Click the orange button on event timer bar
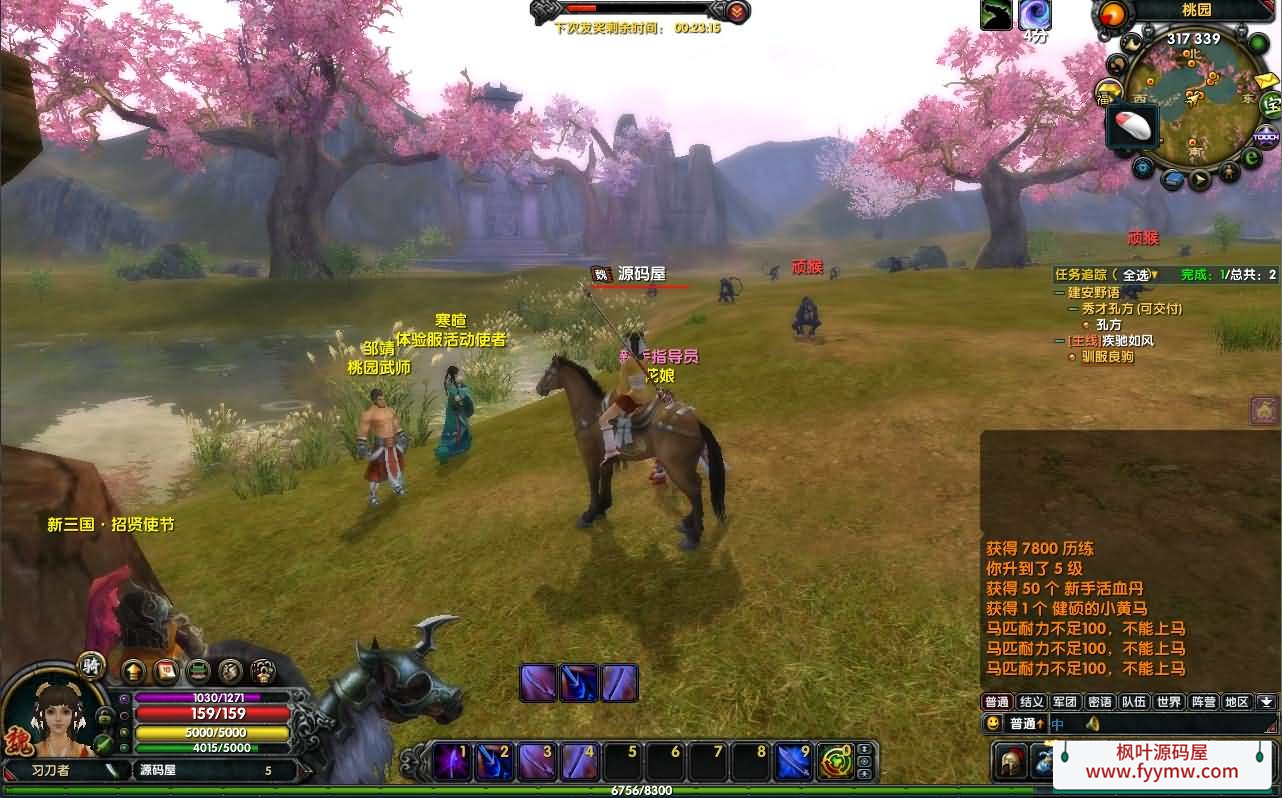Image resolution: width=1282 pixels, height=798 pixels. point(737,11)
